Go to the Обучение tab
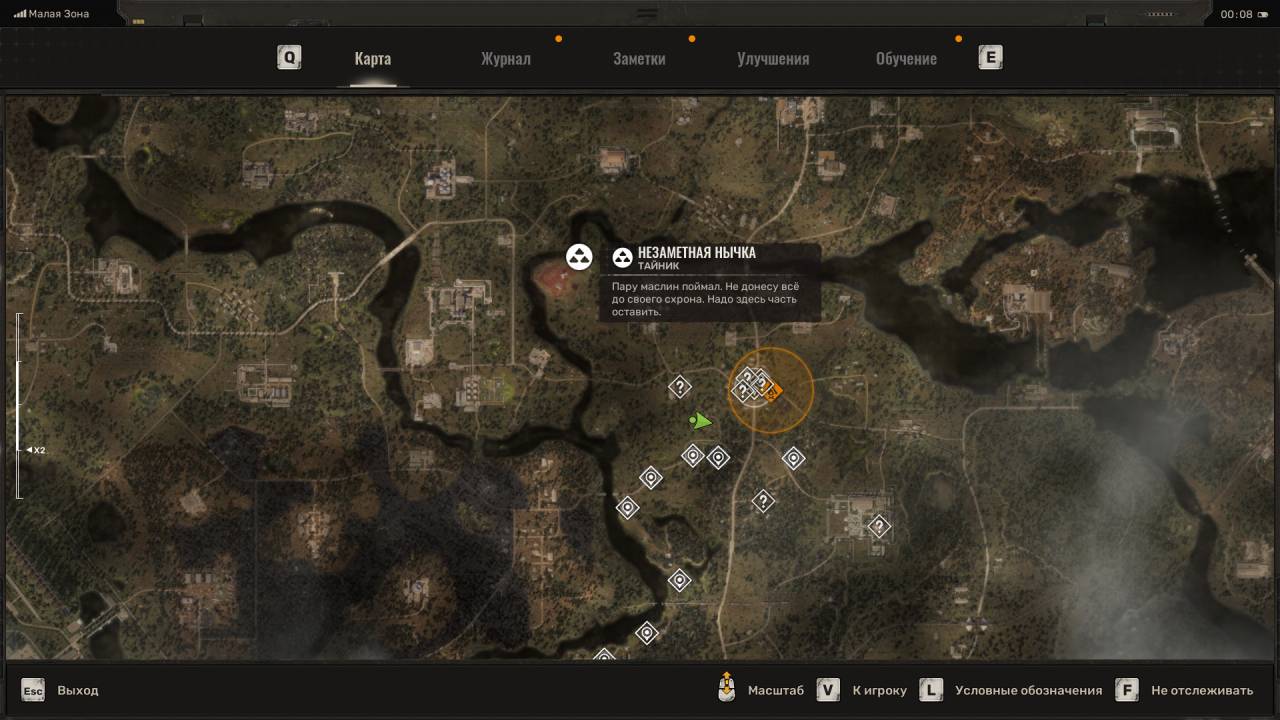Screen dimensions: 1280x720 tap(906, 59)
